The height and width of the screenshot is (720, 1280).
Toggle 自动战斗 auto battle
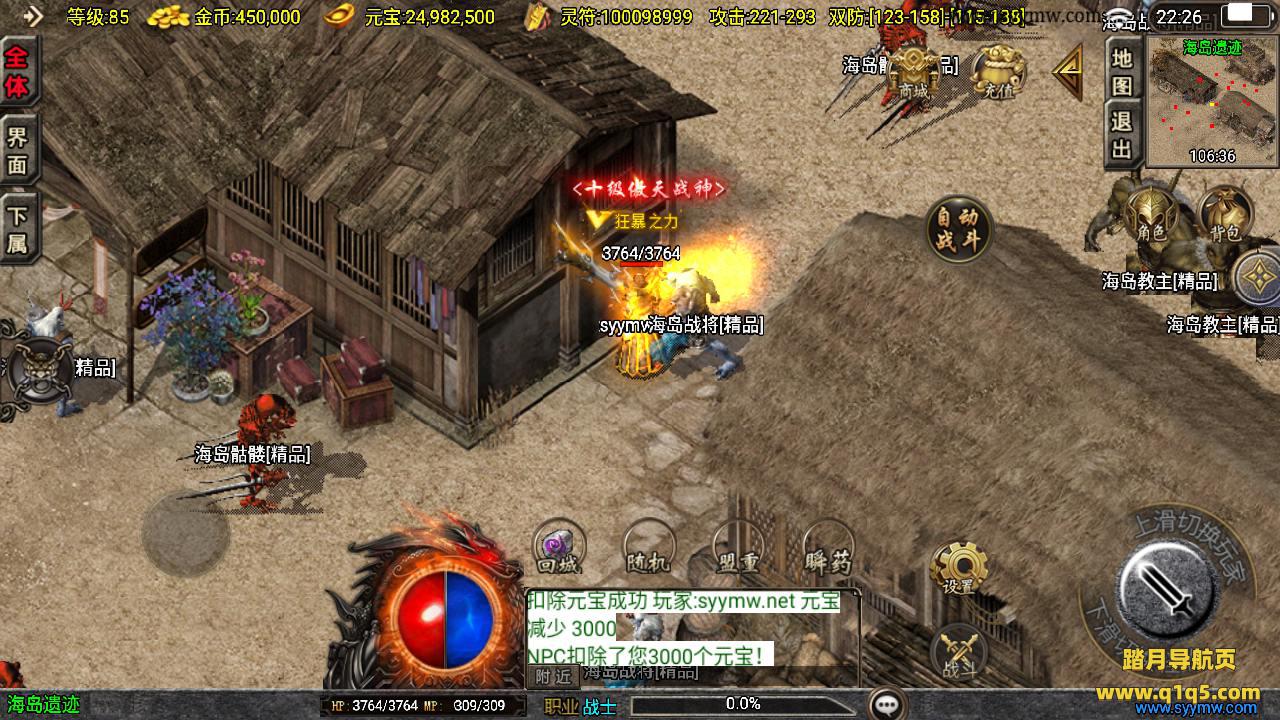tap(958, 230)
